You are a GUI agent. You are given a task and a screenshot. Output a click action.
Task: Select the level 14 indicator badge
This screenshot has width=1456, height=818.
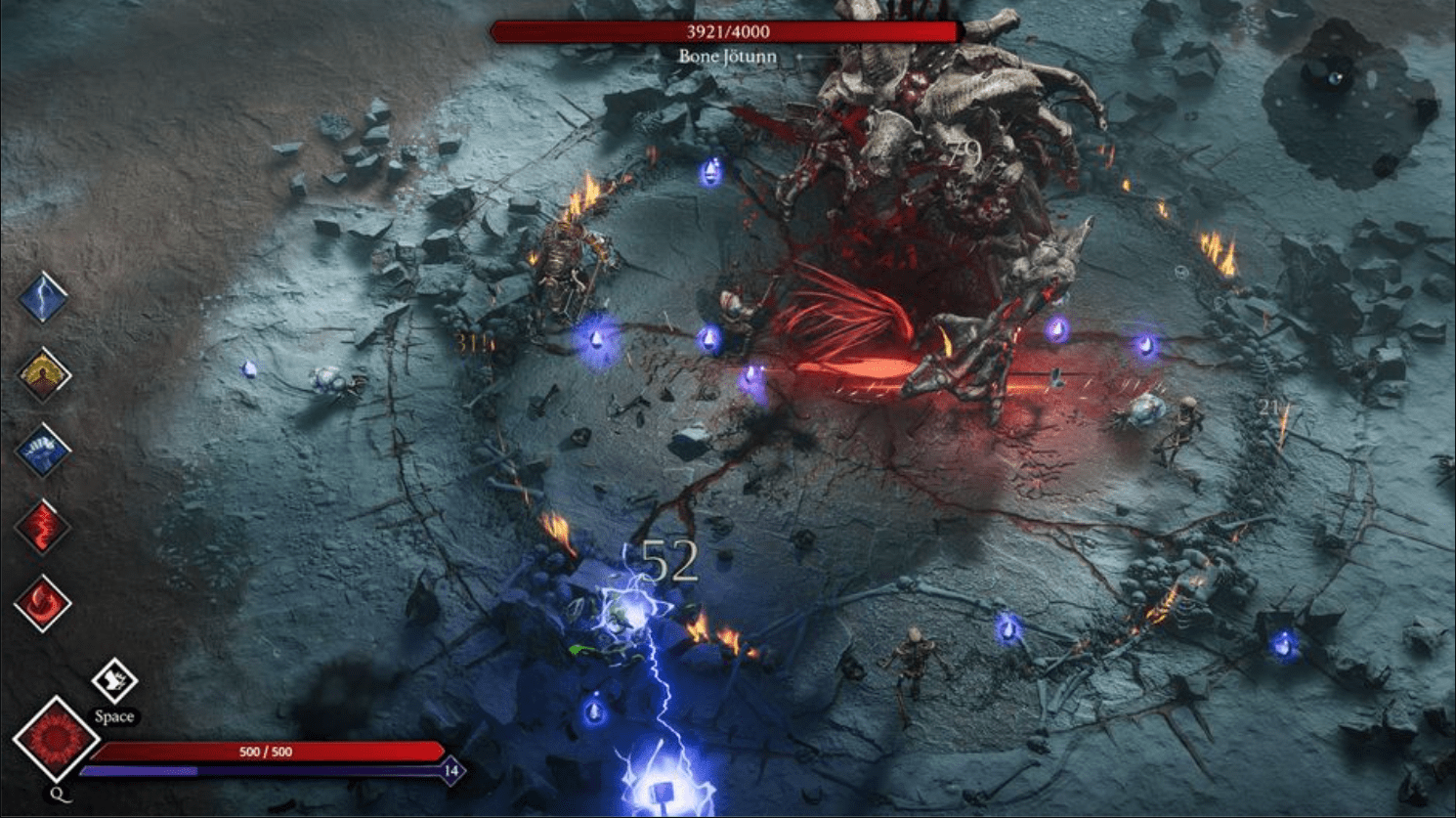coord(450,771)
